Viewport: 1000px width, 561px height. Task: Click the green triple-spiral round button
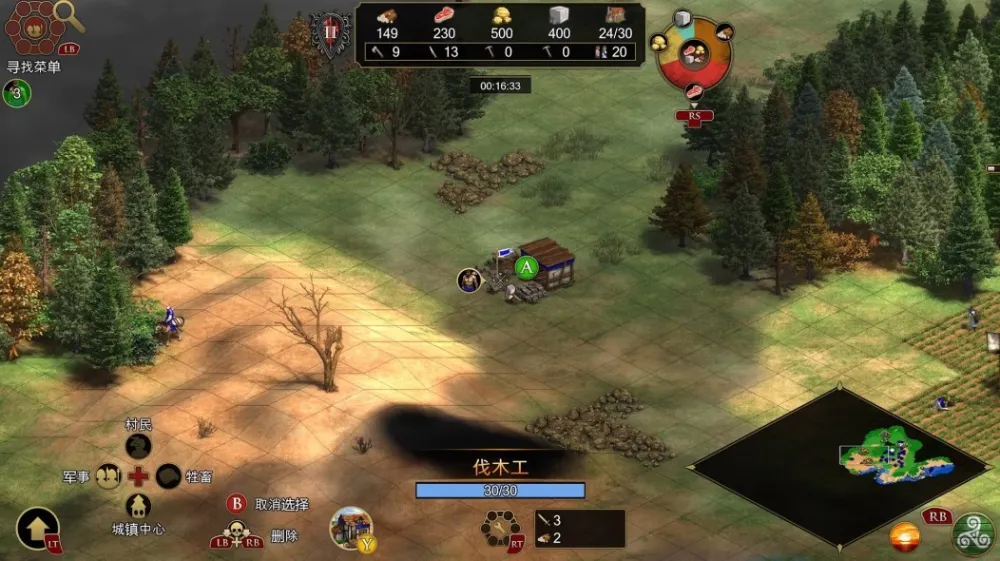[973, 533]
